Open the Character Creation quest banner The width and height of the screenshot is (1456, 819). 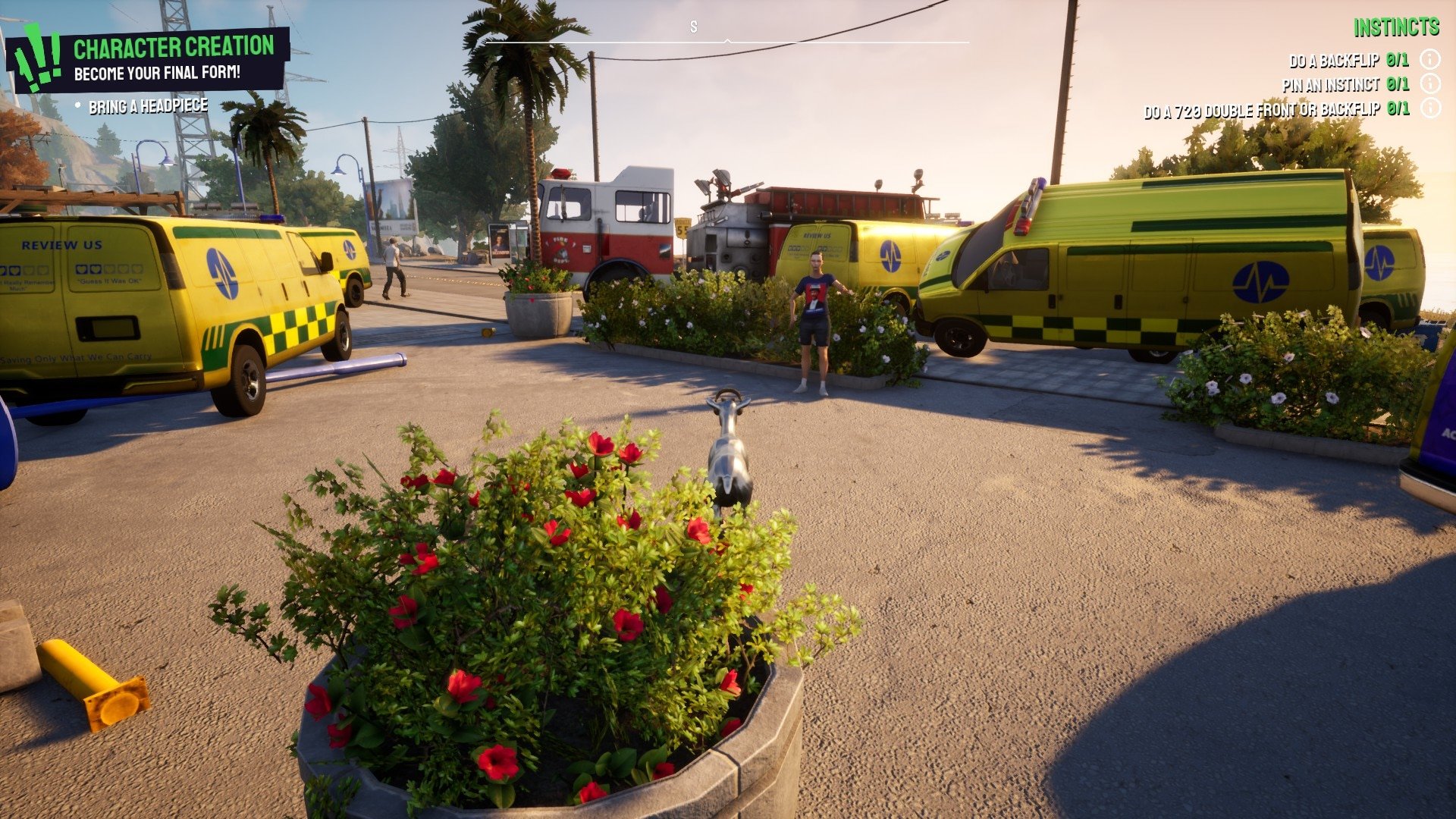click(173, 58)
